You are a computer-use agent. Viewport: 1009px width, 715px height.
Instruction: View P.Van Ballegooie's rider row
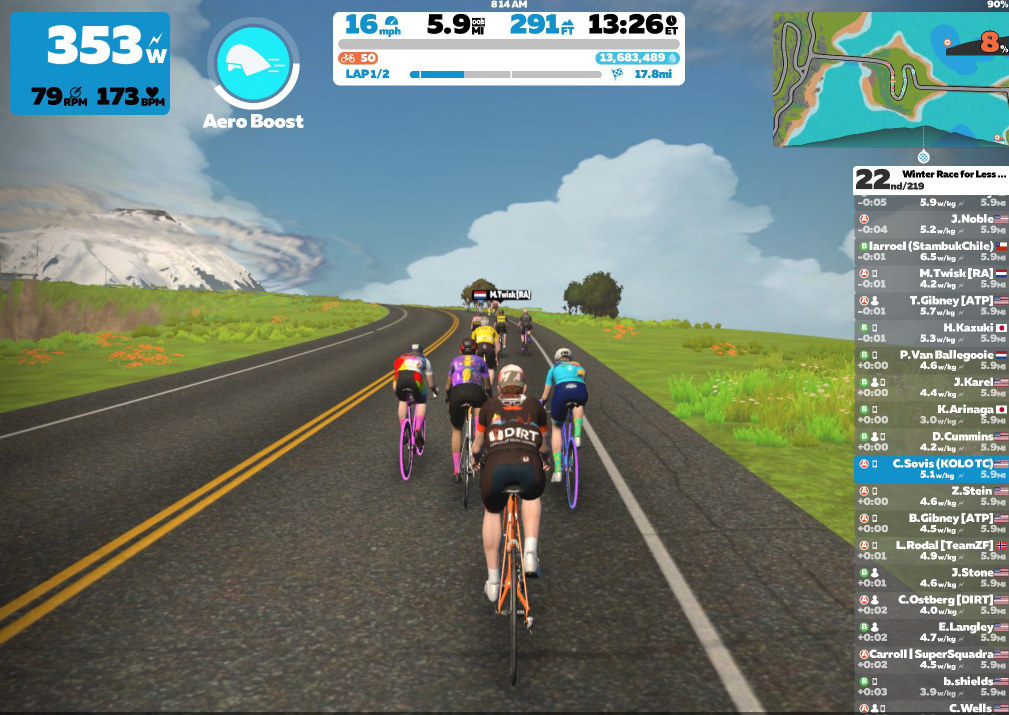932,360
